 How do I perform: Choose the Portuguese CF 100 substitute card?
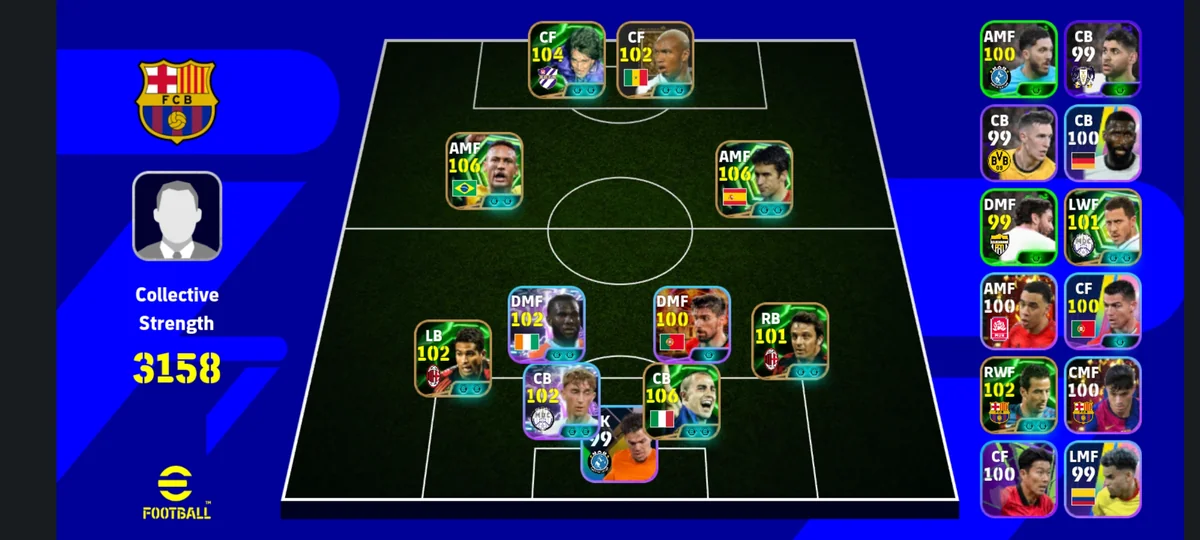pyautogui.click(x=1102, y=311)
